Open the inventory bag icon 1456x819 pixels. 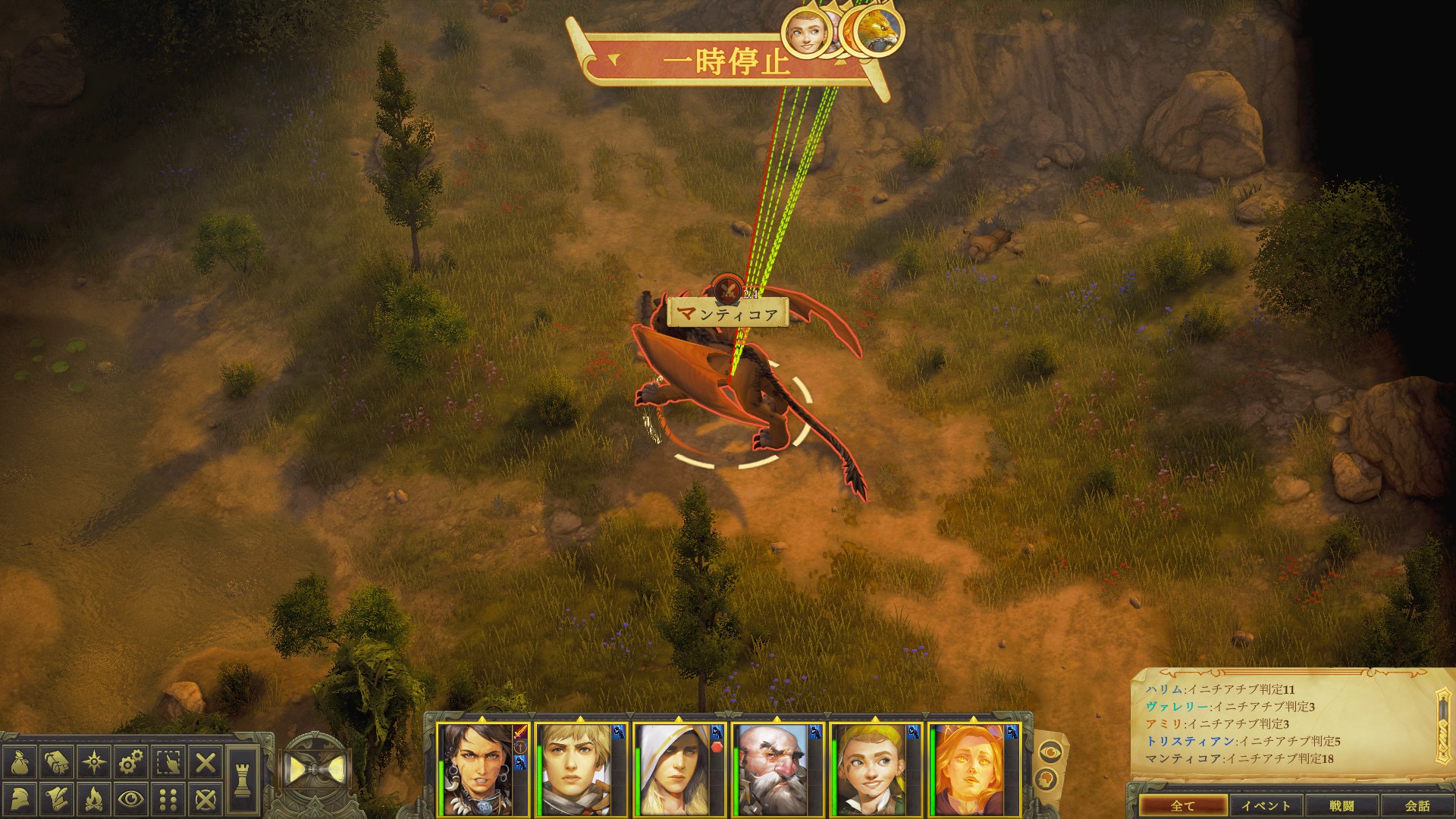pos(20,762)
